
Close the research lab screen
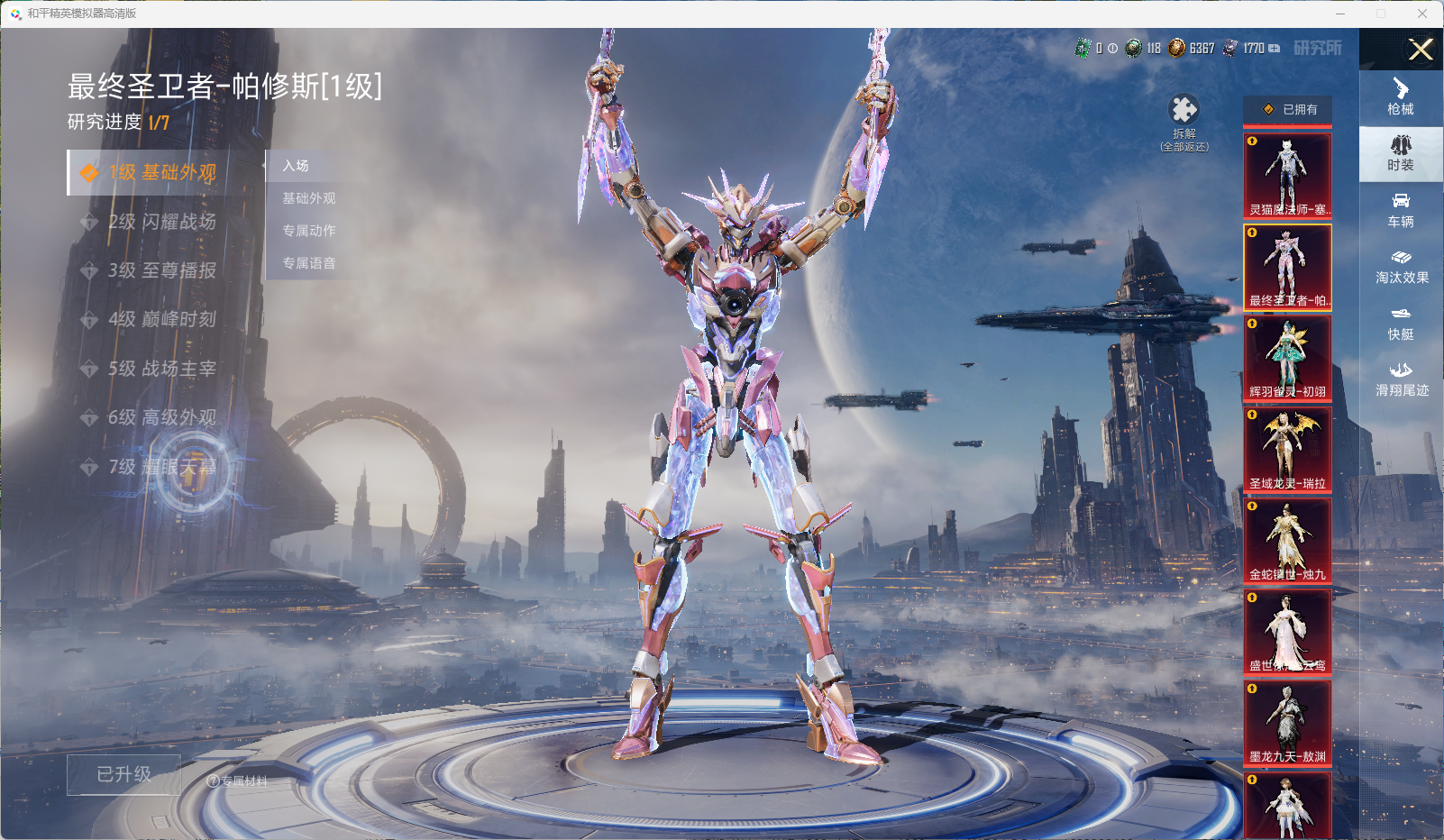point(1421,50)
